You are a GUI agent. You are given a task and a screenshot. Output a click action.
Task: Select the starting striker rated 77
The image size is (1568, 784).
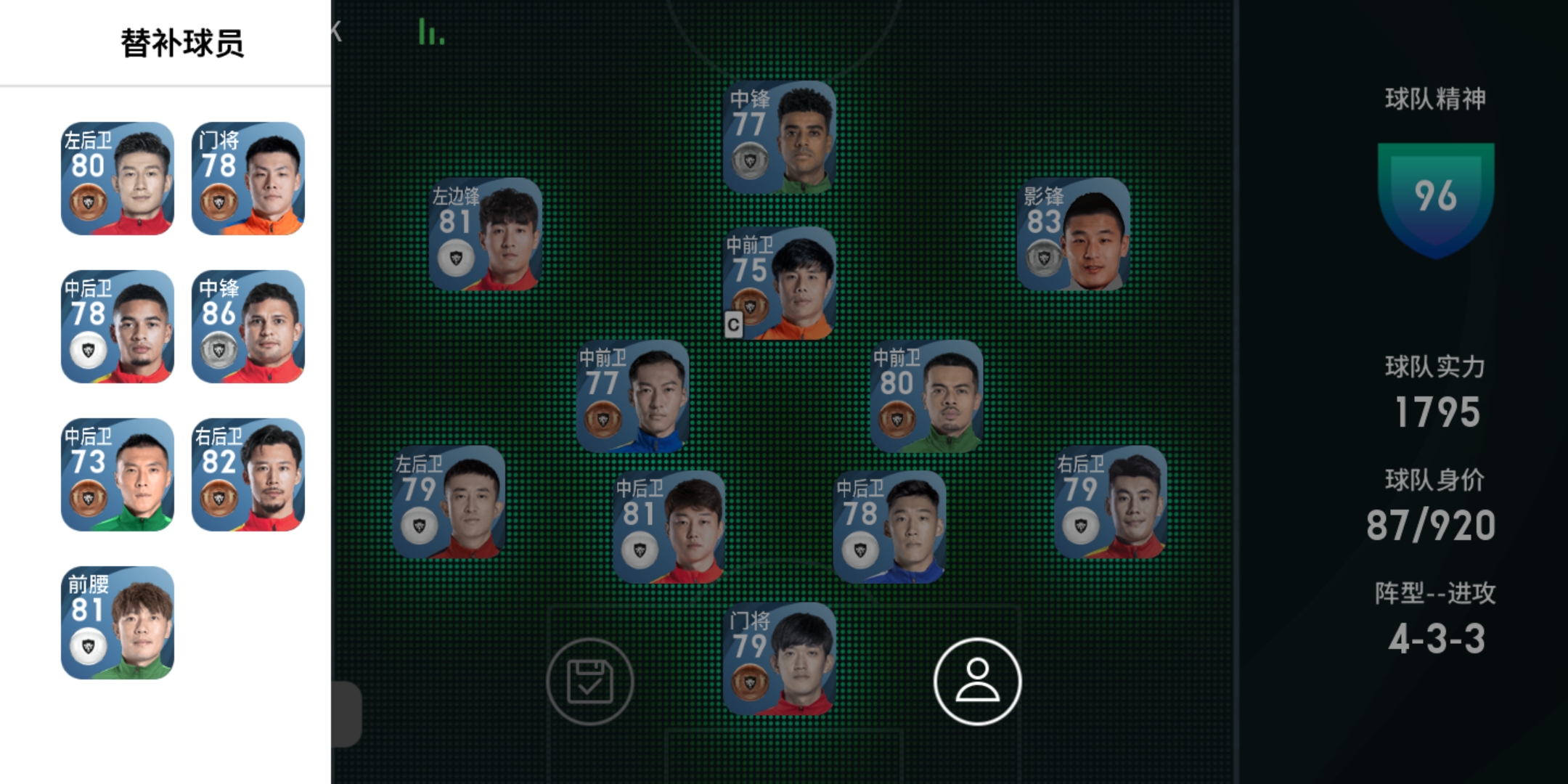(x=780, y=138)
